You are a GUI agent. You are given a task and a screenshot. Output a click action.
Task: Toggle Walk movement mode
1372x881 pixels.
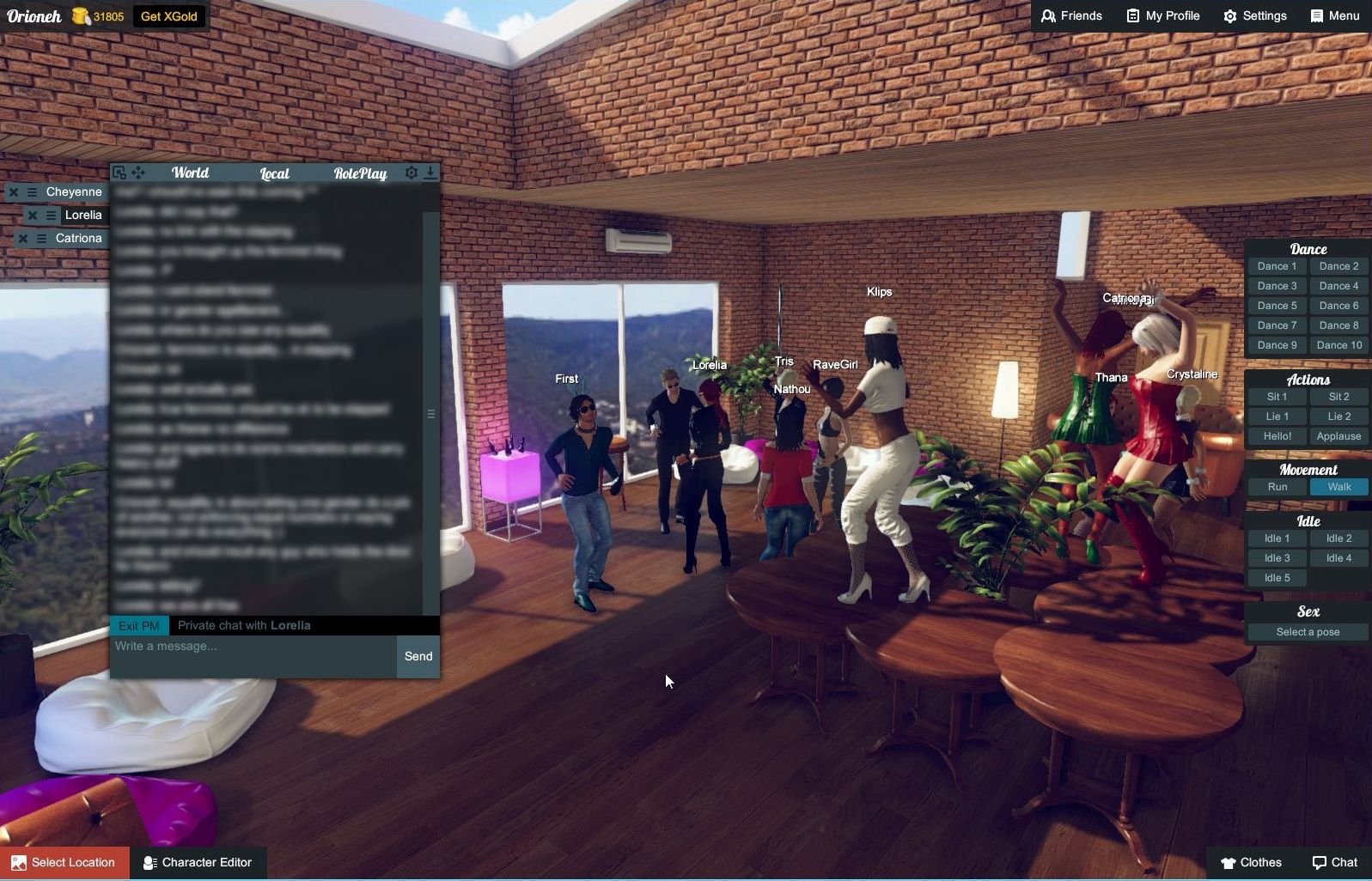(1338, 486)
